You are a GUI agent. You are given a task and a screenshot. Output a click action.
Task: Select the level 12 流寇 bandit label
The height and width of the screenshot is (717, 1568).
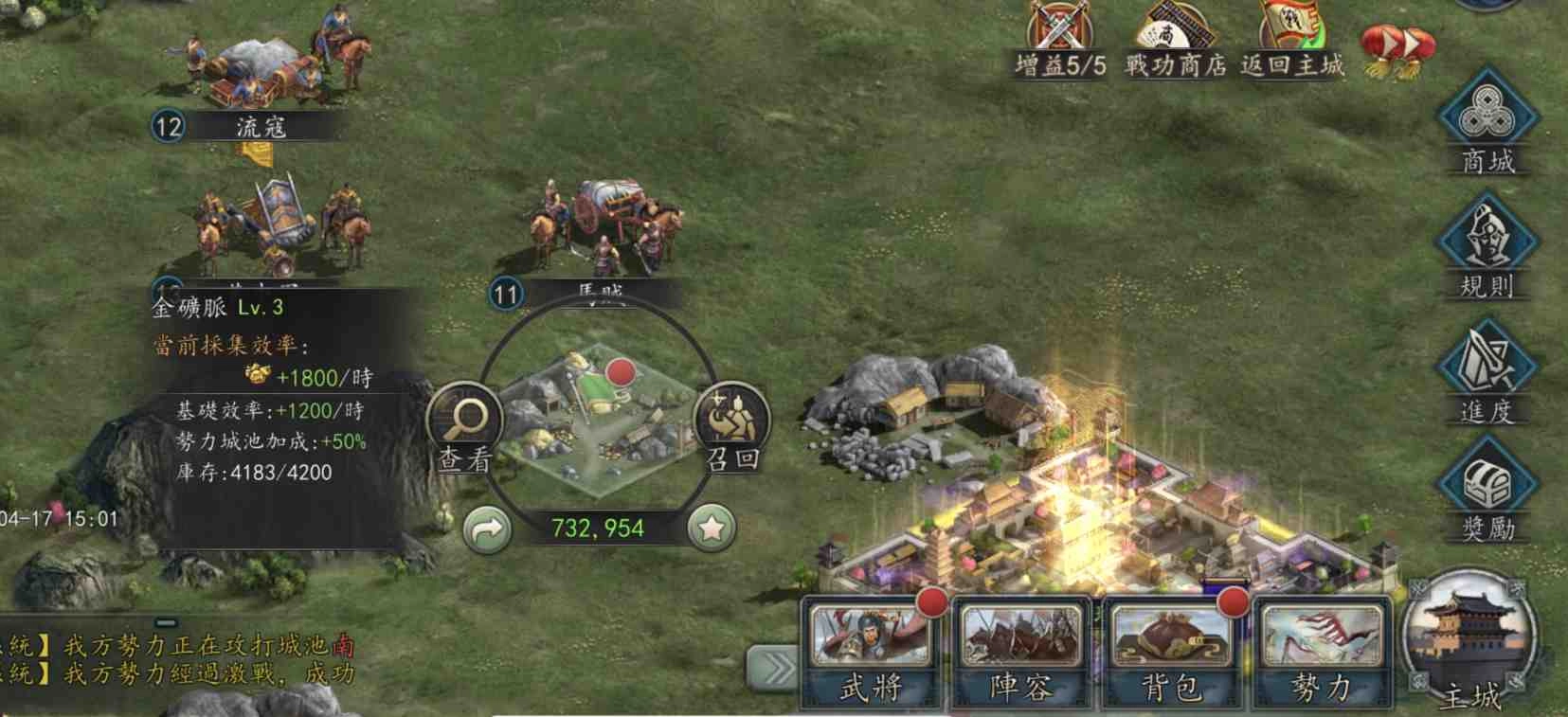click(x=246, y=126)
